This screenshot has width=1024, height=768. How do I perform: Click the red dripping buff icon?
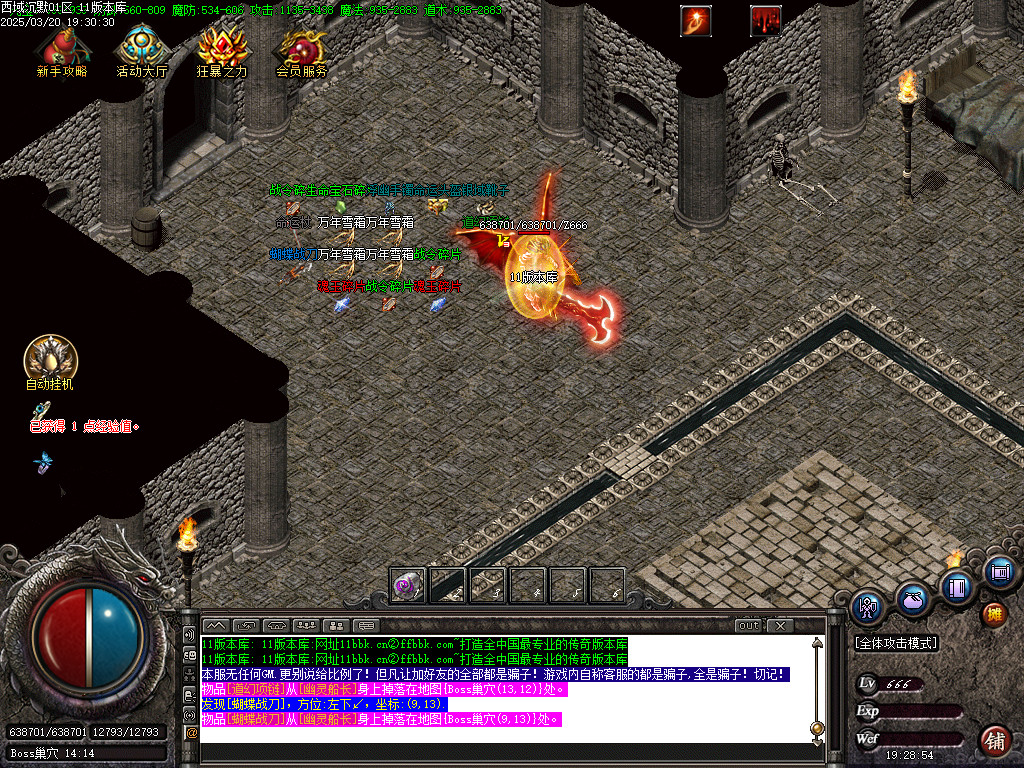pos(765,20)
